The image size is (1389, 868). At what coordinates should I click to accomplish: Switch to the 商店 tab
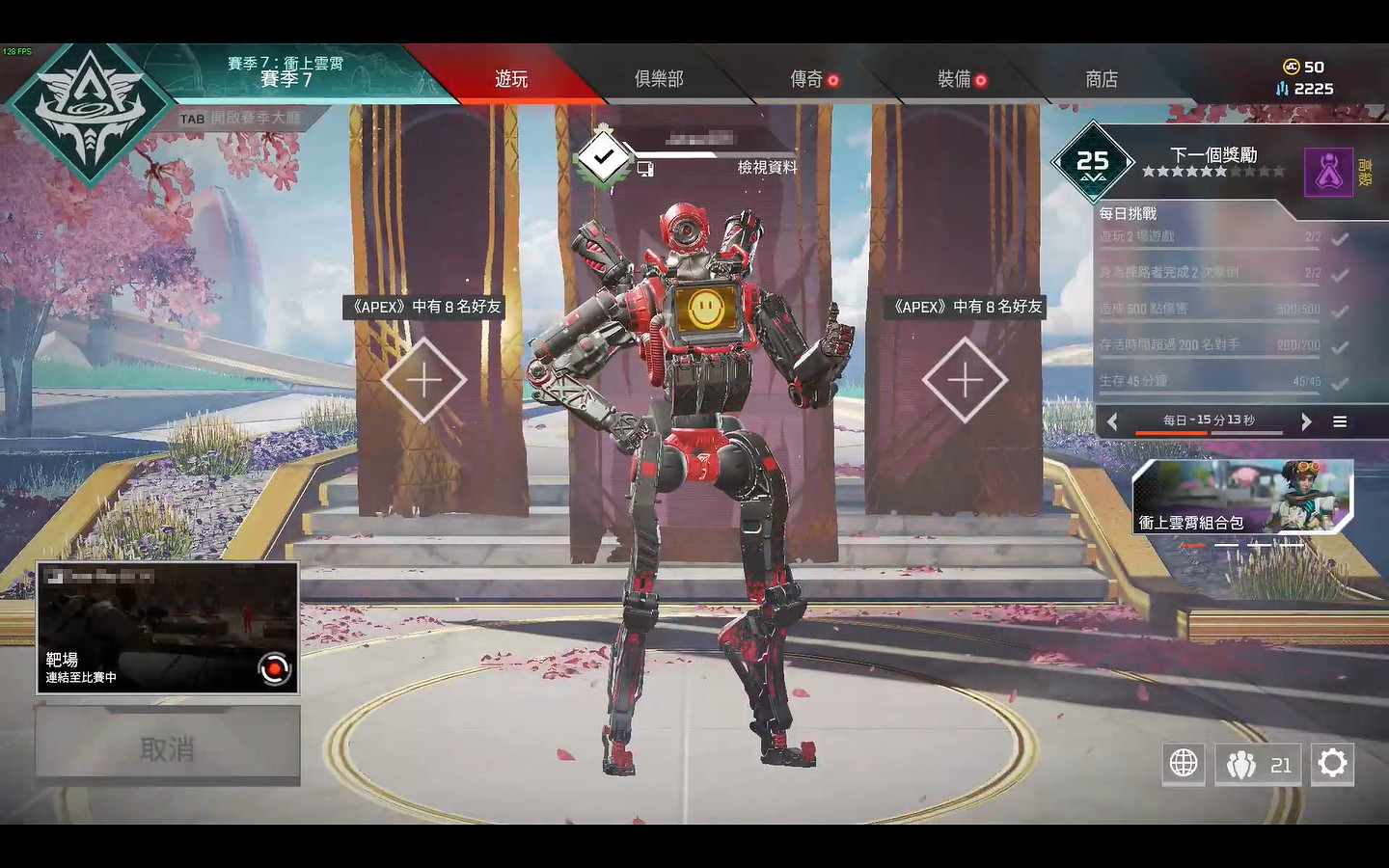point(1102,80)
